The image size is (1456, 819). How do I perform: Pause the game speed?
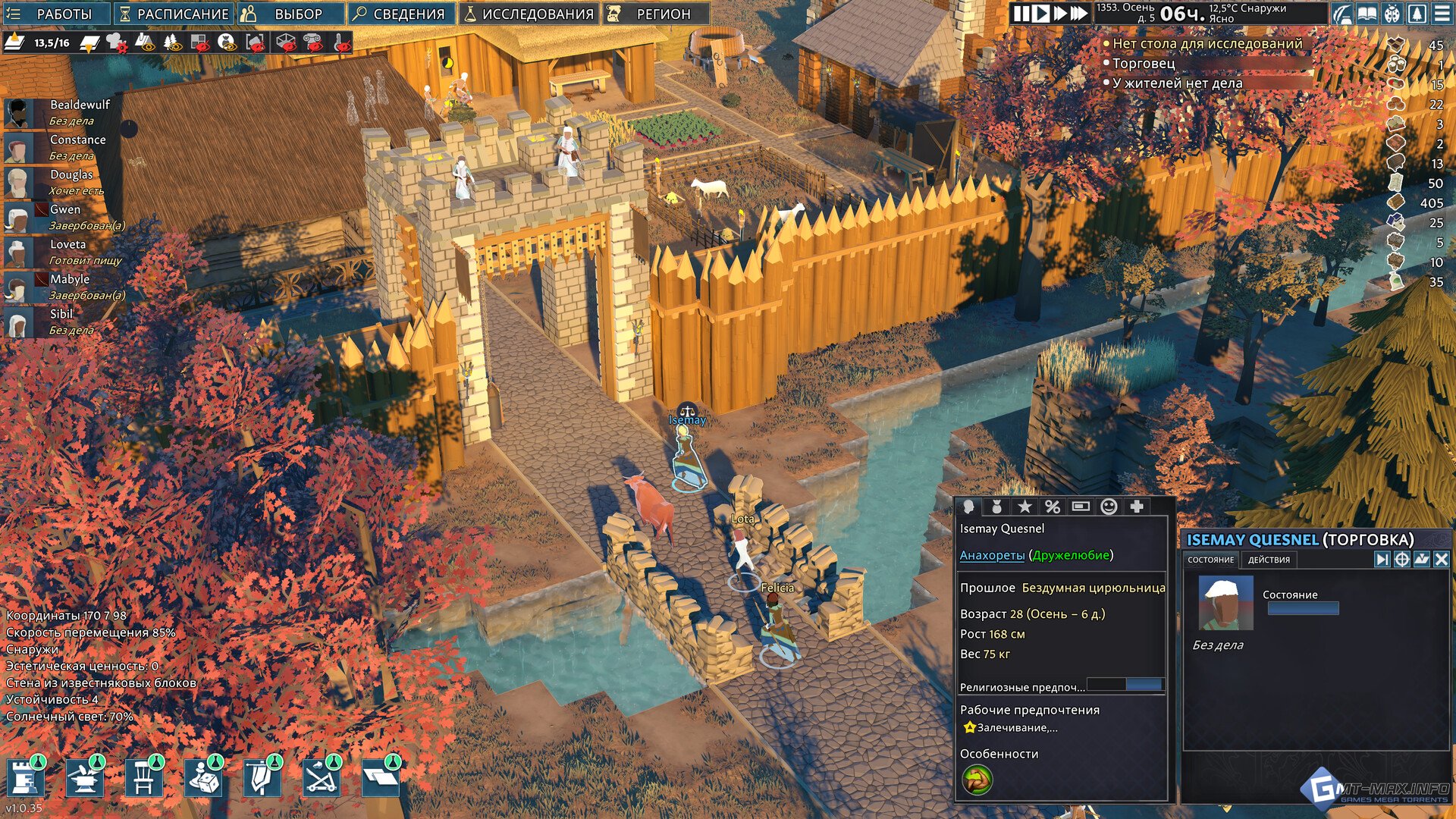point(1021,14)
